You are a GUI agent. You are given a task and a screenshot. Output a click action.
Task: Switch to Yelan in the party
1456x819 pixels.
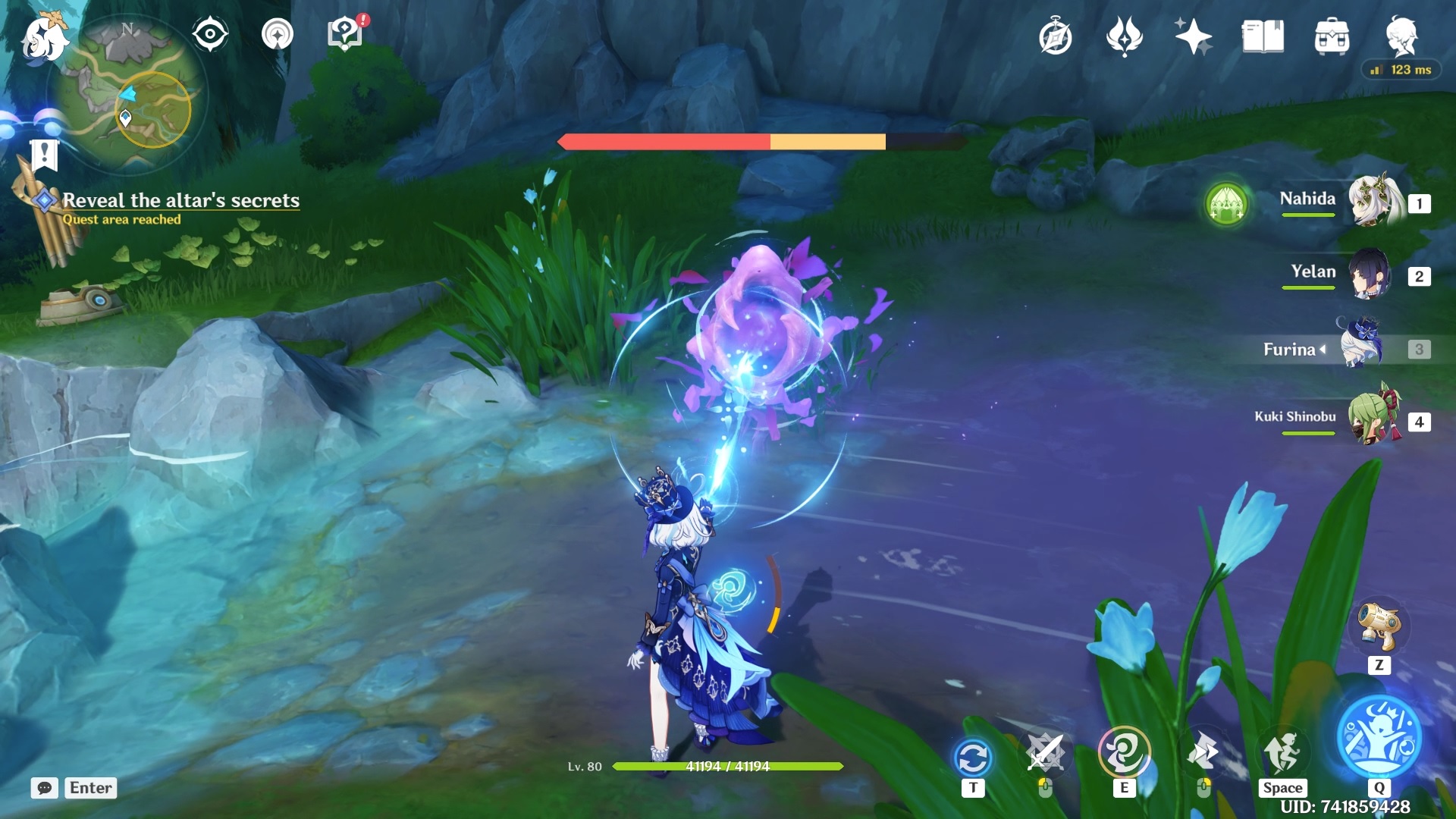click(x=1370, y=275)
